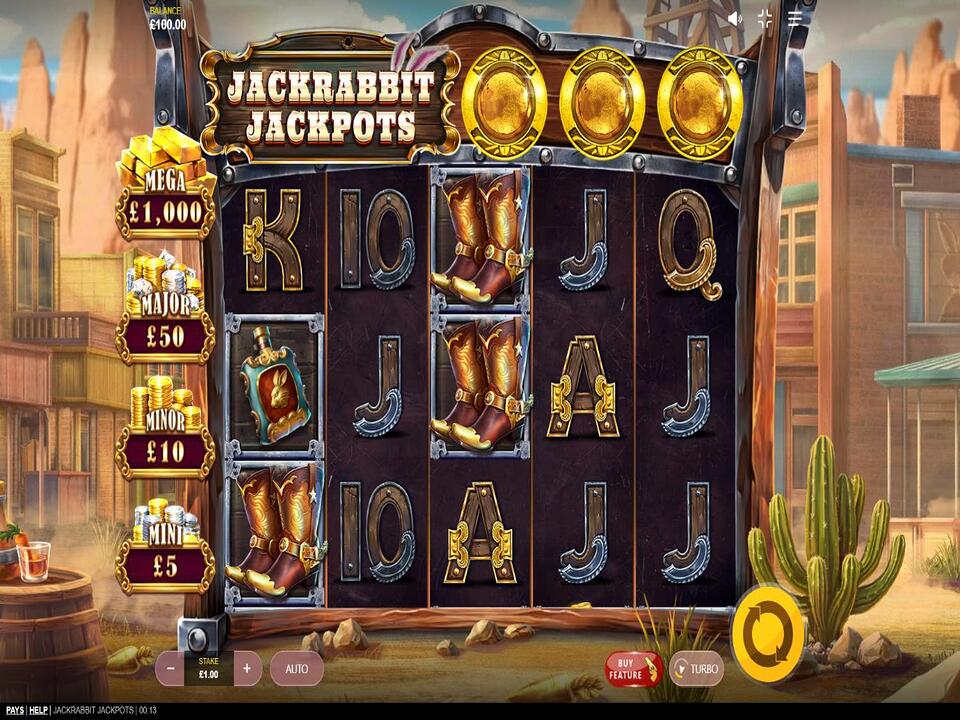Screen dimensions: 960x720
Task: Open the hamburger menu
Action: 795,18
